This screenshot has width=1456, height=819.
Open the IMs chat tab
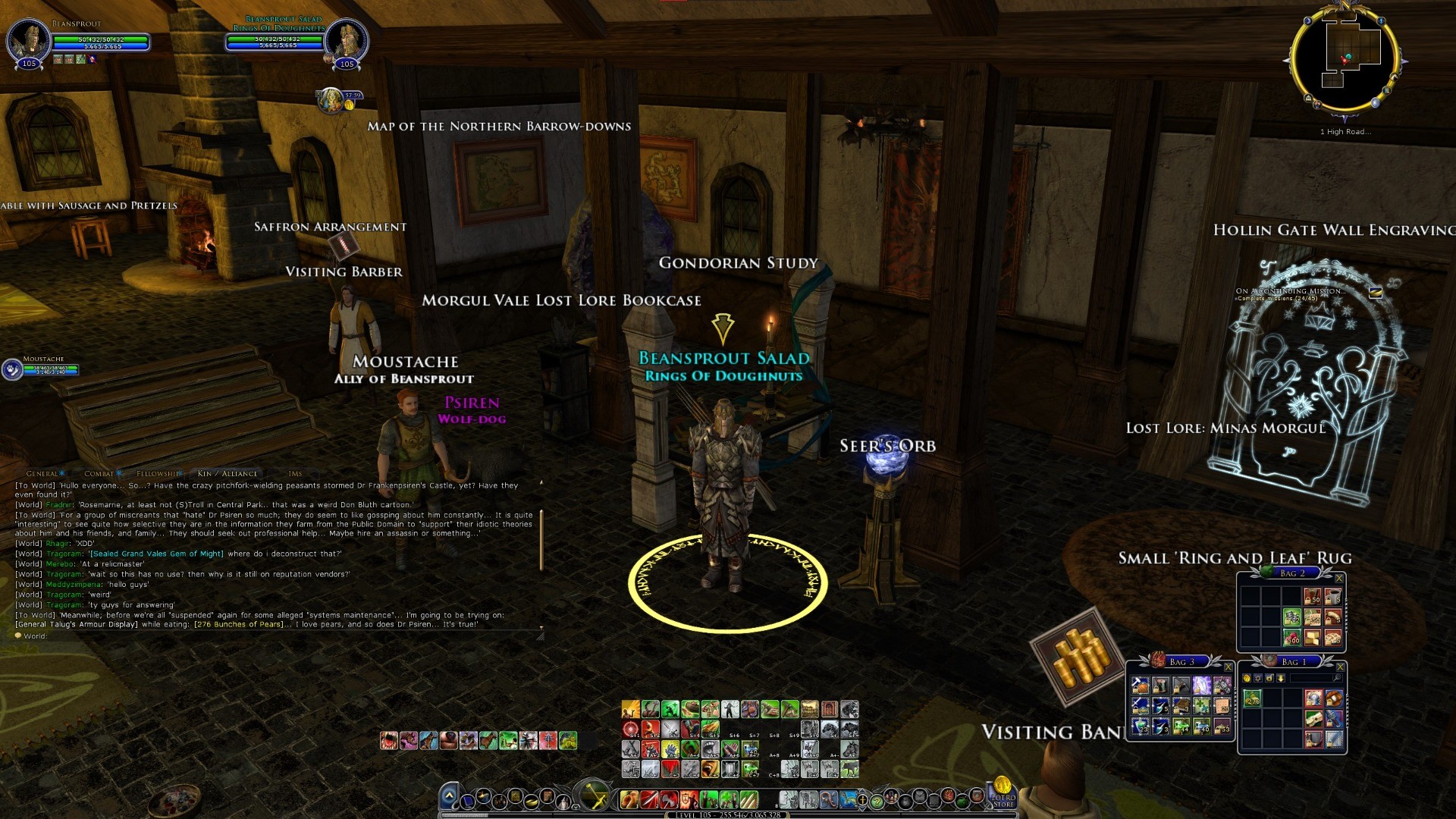(295, 474)
